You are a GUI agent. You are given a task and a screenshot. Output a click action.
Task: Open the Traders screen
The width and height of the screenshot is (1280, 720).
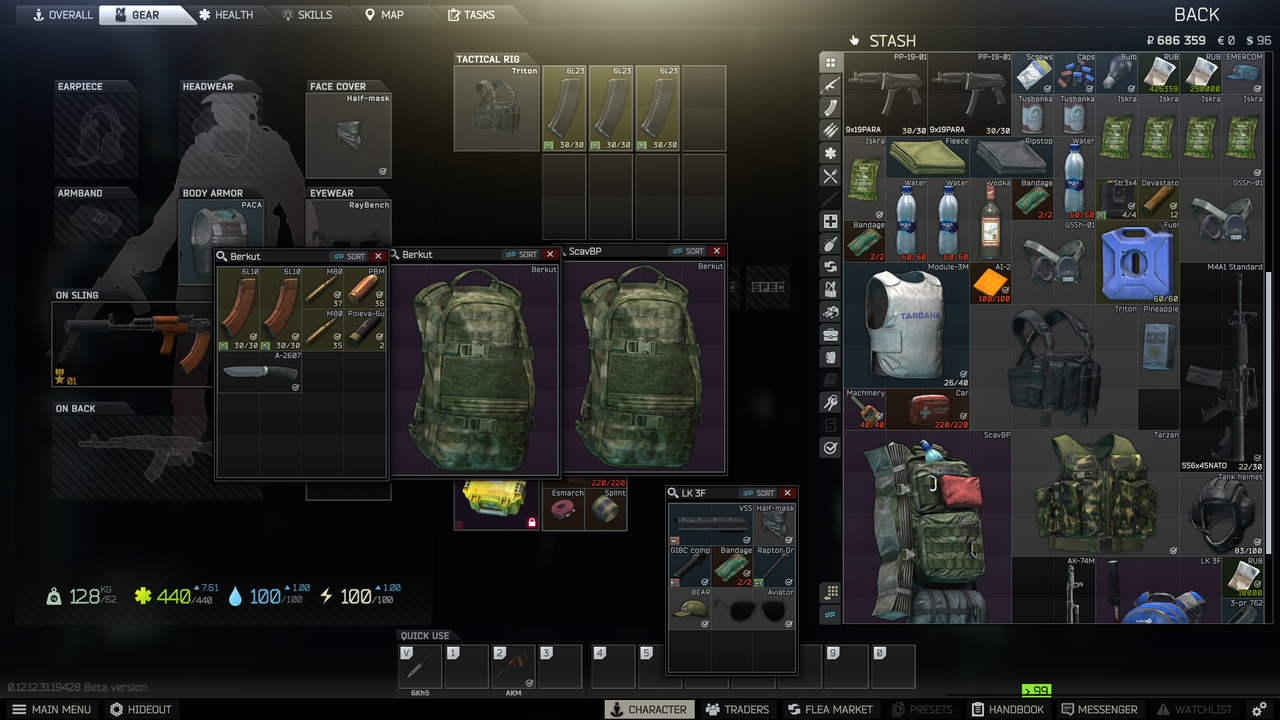(737, 709)
